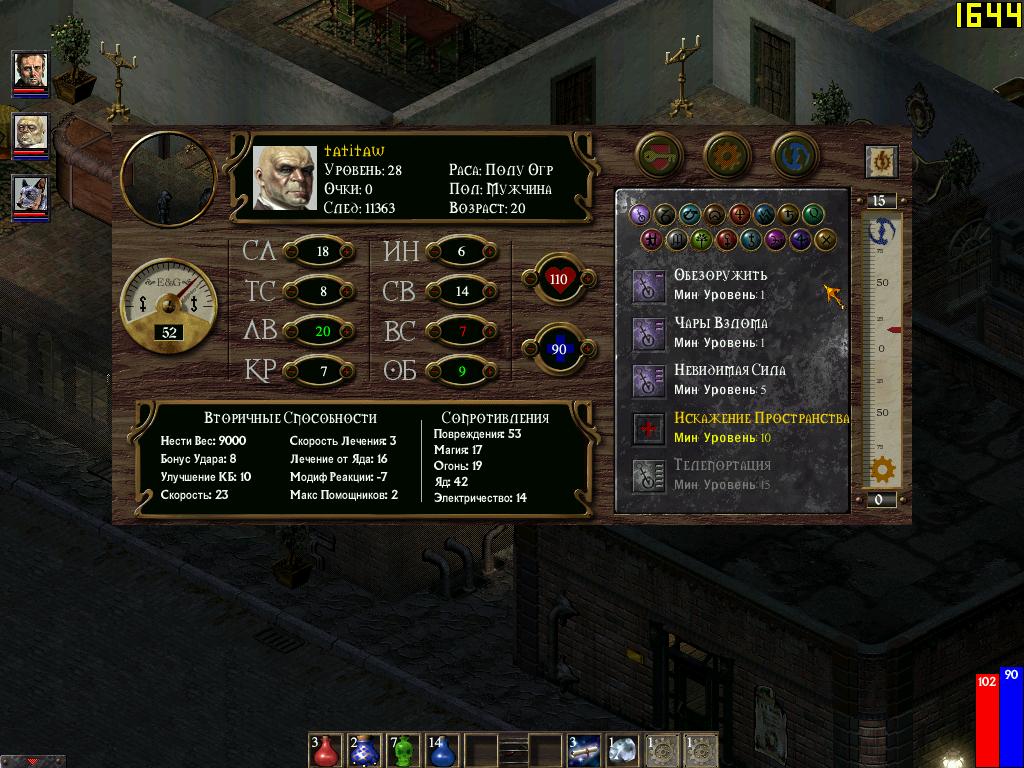
Task: Open the skills tab with key icon
Action: [x=659, y=155]
